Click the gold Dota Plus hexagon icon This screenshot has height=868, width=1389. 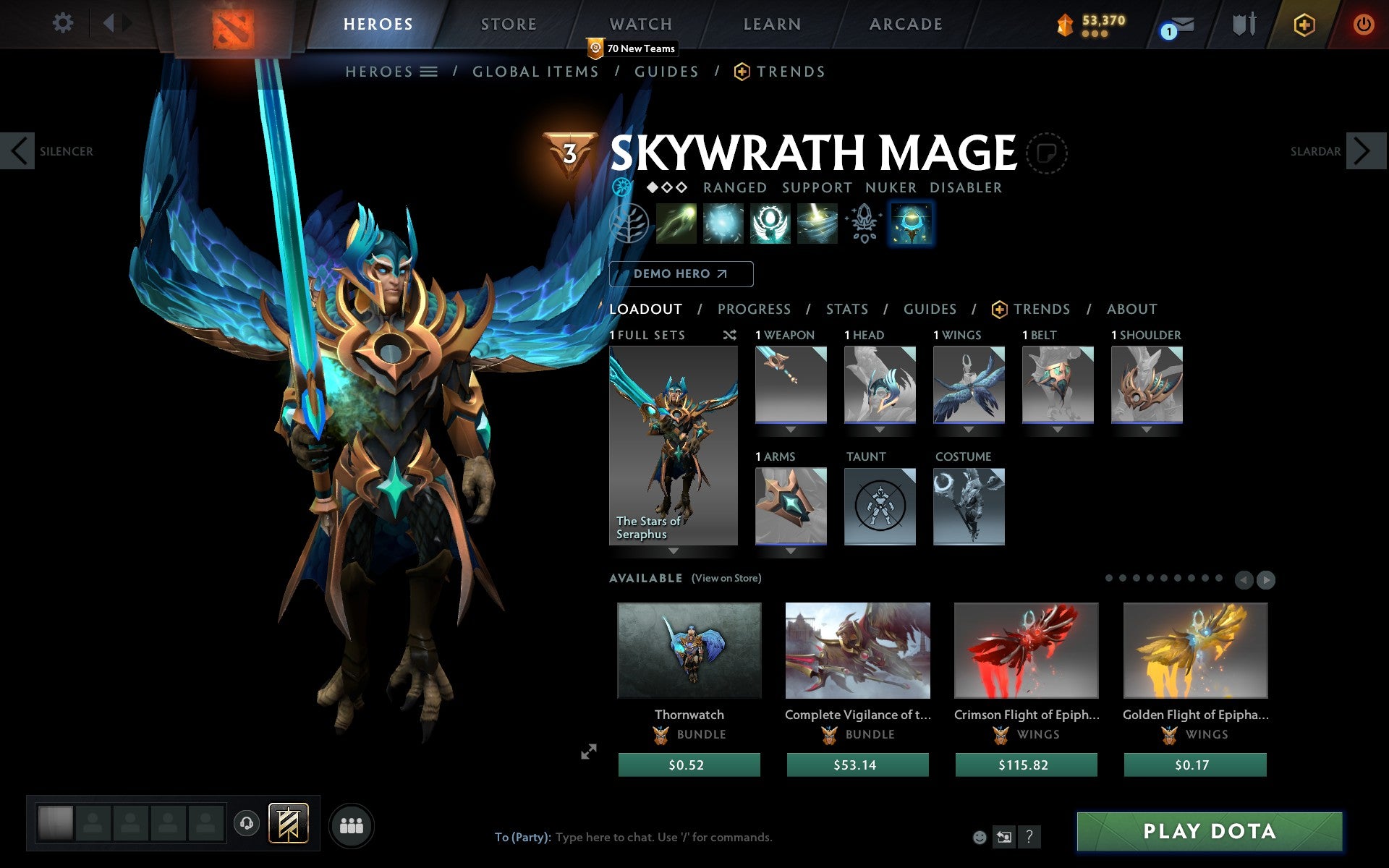1303,24
